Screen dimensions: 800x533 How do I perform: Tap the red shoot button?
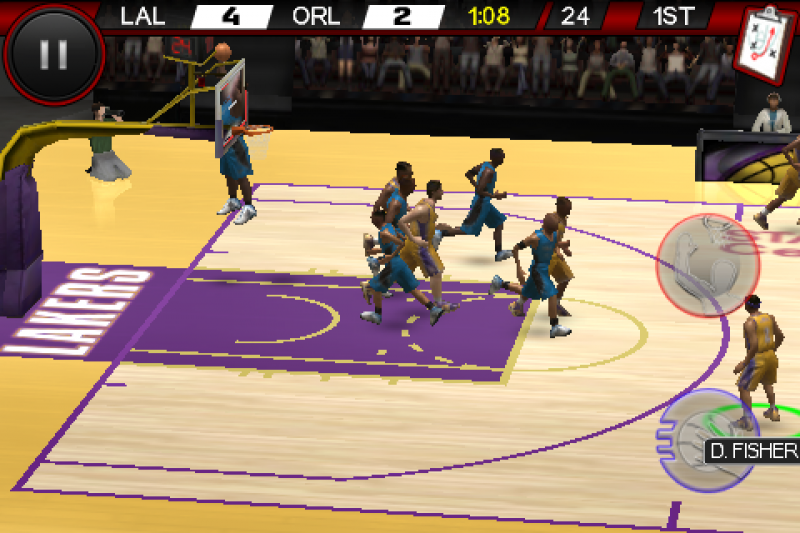[x=707, y=265]
